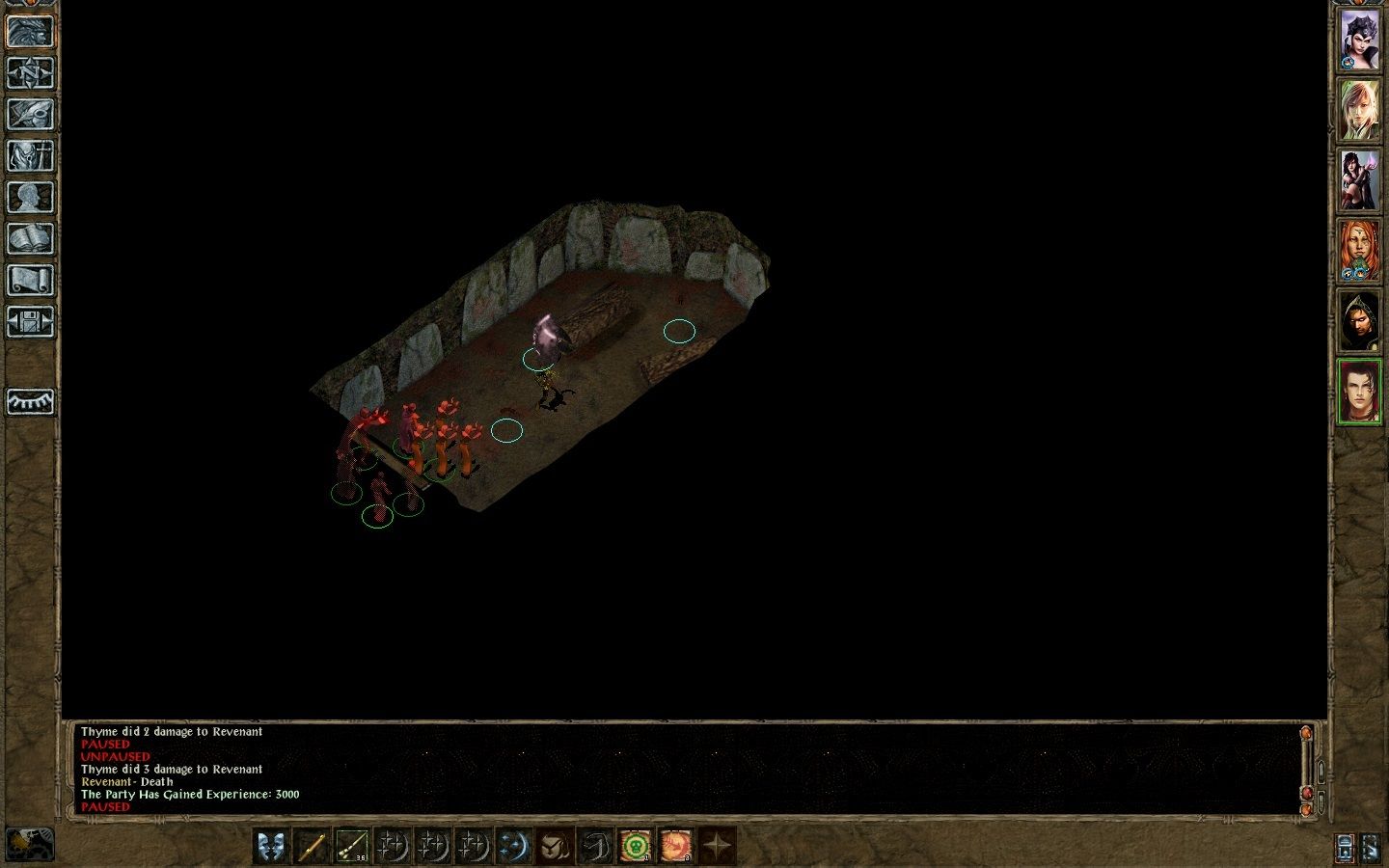Open the inventory screen button
This screenshot has width=1389, height=868.
click(30, 155)
